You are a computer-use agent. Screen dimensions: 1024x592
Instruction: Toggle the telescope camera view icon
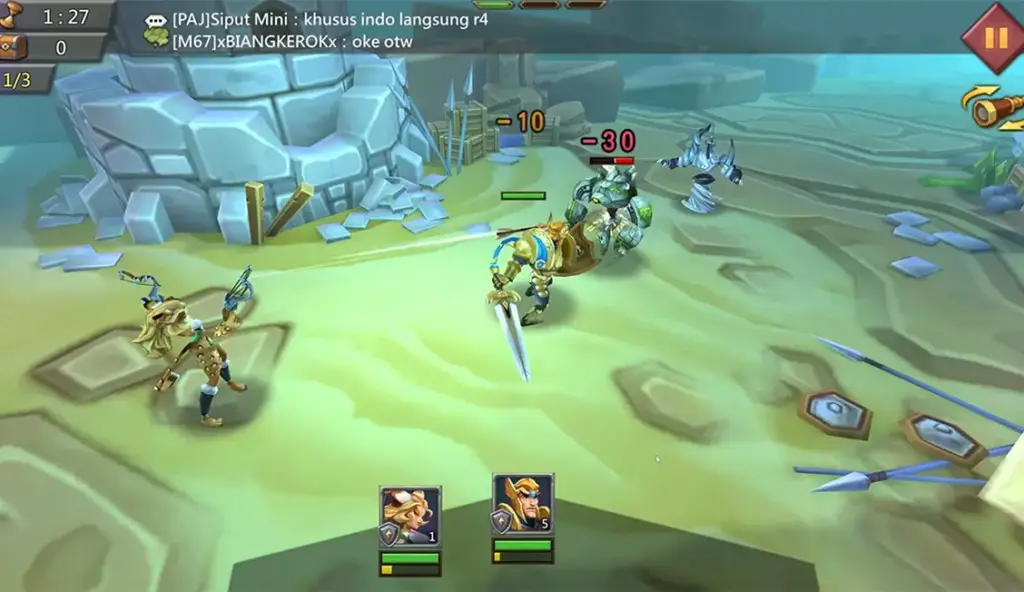996,108
